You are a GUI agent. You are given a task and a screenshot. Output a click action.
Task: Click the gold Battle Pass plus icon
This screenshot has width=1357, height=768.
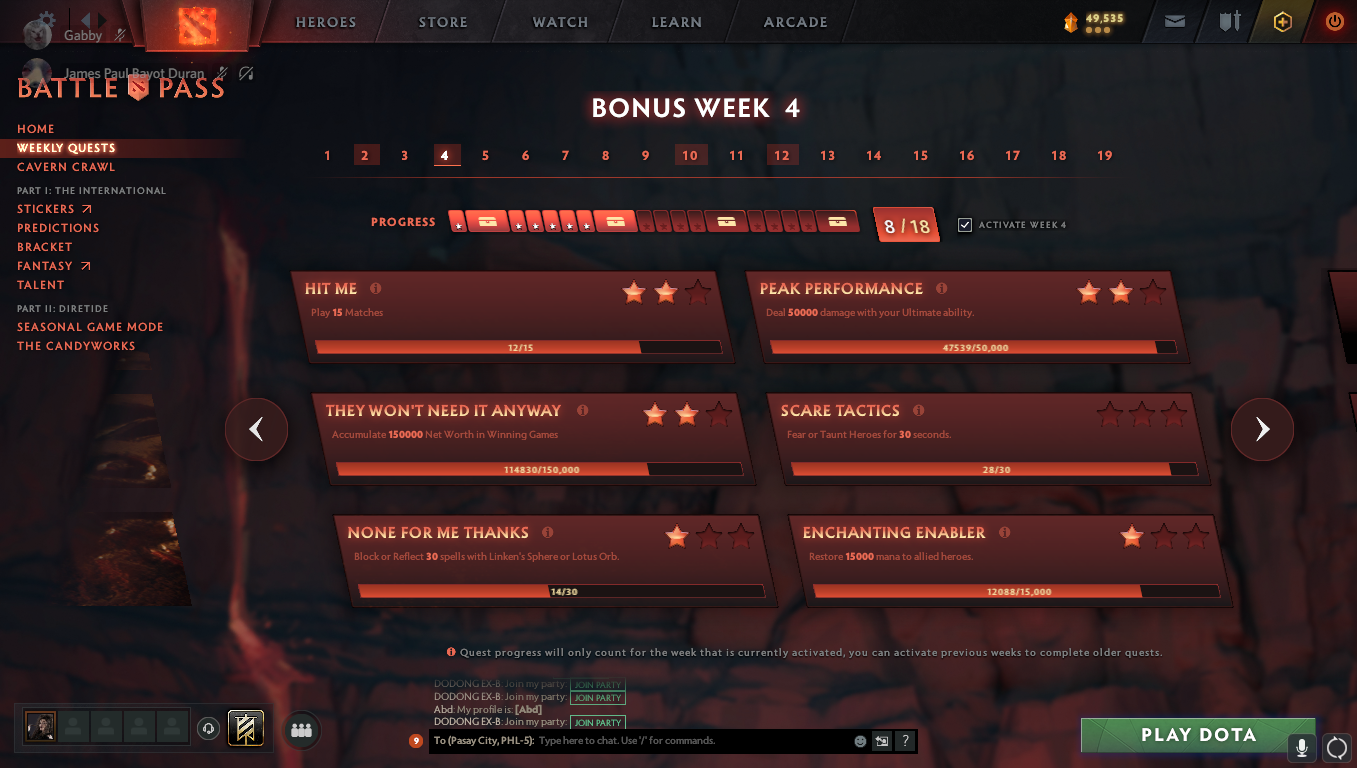click(1283, 21)
